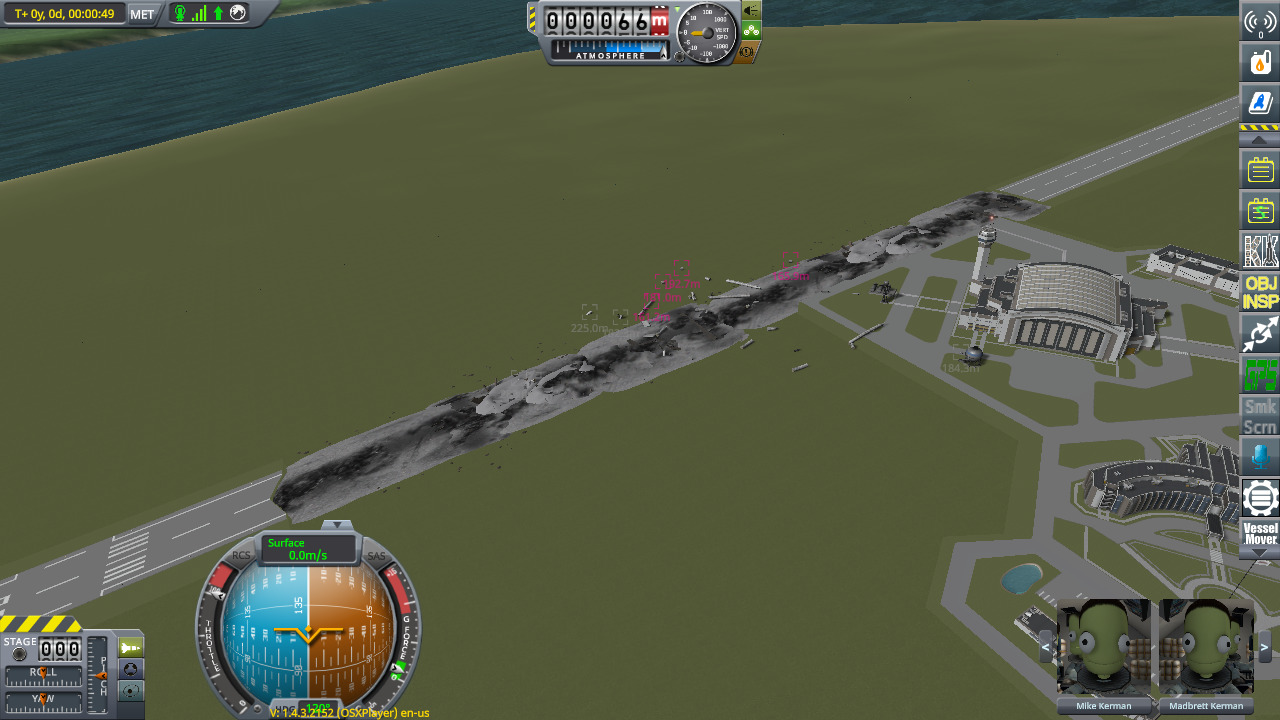This screenshot has width=1280, height=720.
Task: Open the Vessel Mover tool
Action: tap(1260, 533)
